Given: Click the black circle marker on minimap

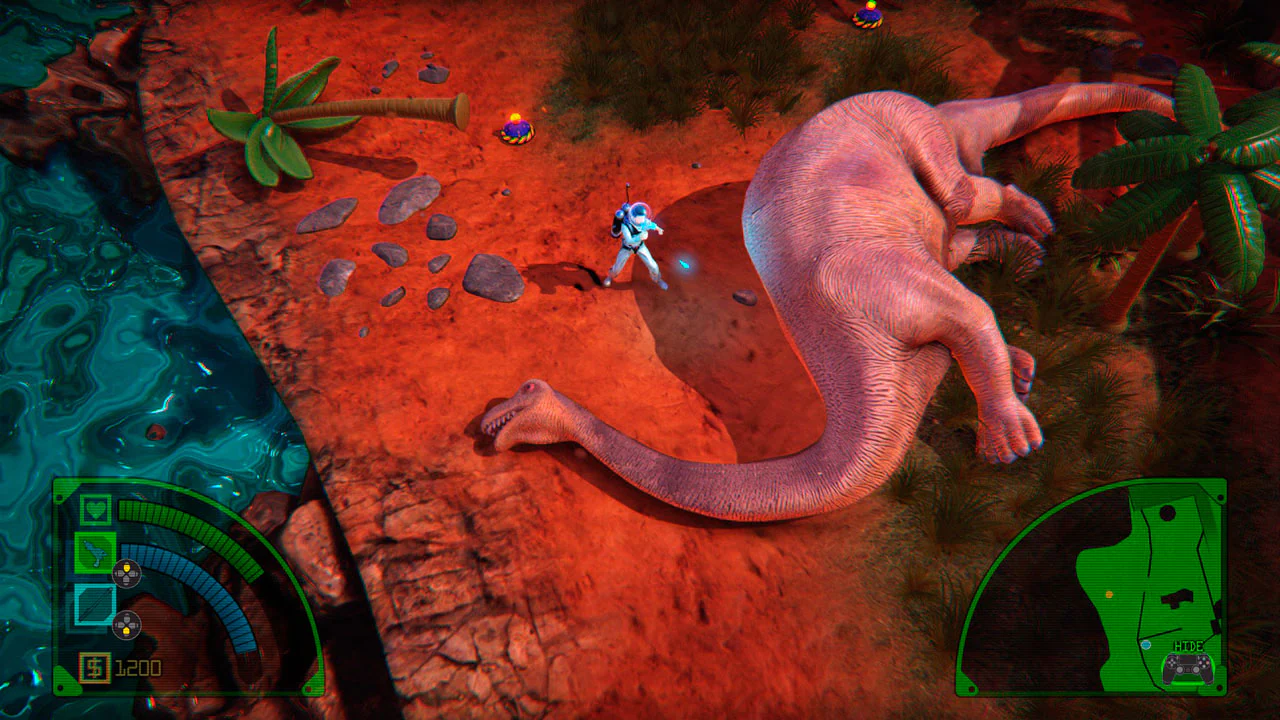Looking at the screenshot, I should coord(1167,513).
